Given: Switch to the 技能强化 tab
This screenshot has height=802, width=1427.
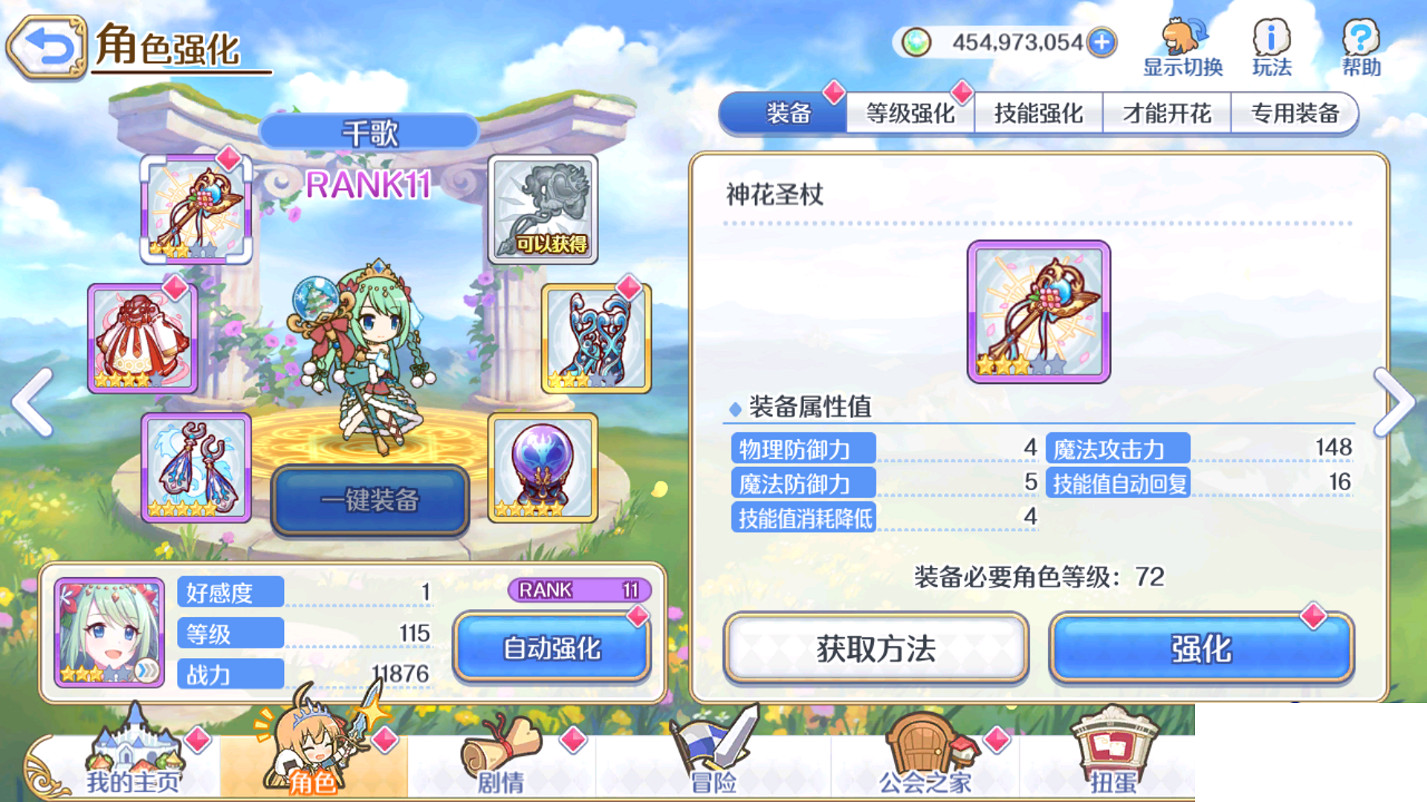Looking at the screenshot, I should 1040,113.
